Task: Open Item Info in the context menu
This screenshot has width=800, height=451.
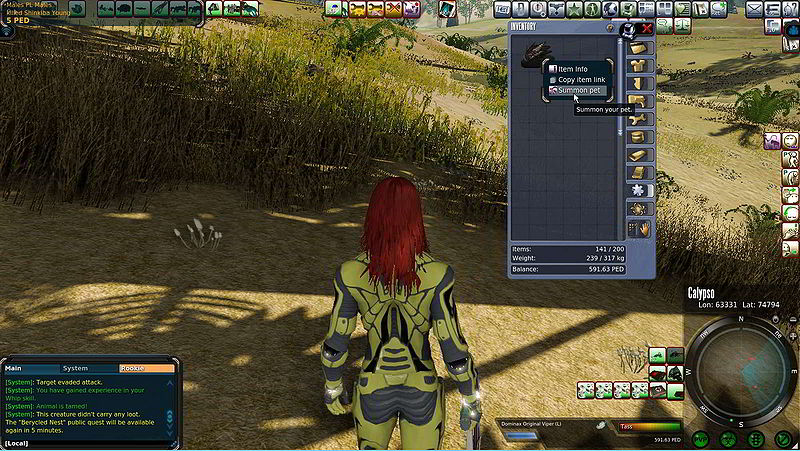Action: pyautogui.click(x=572, y=69)
